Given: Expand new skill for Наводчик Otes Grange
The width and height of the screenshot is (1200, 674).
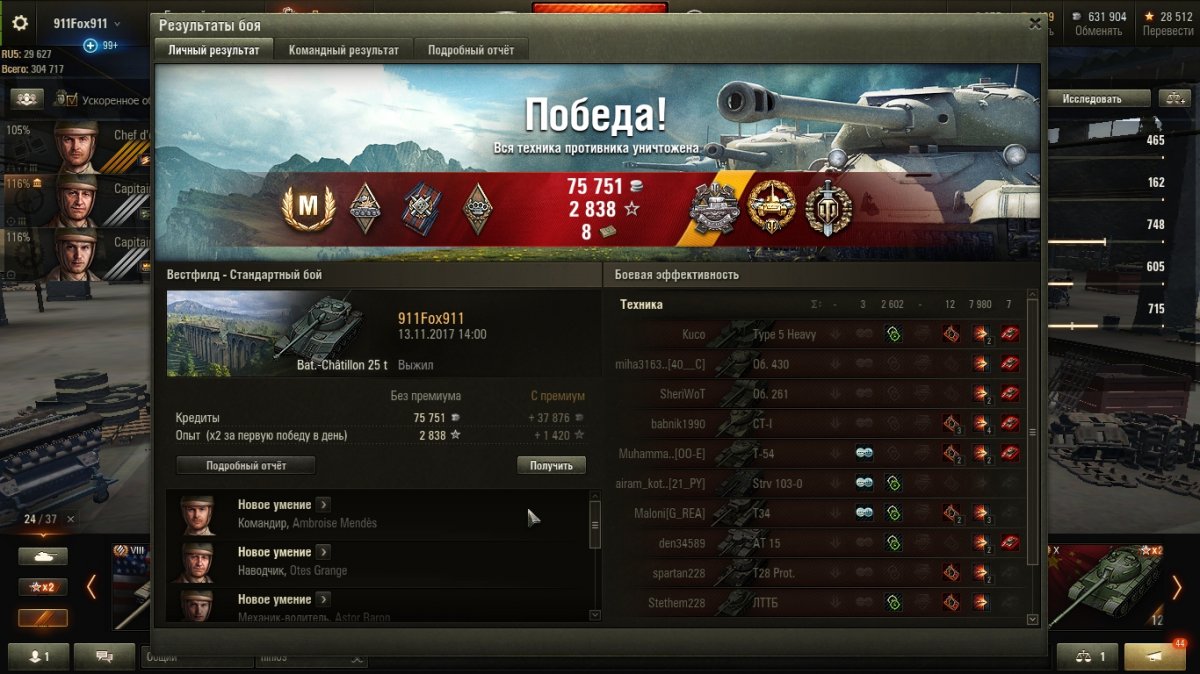Looking at the screenshot, I should [323, 552].
